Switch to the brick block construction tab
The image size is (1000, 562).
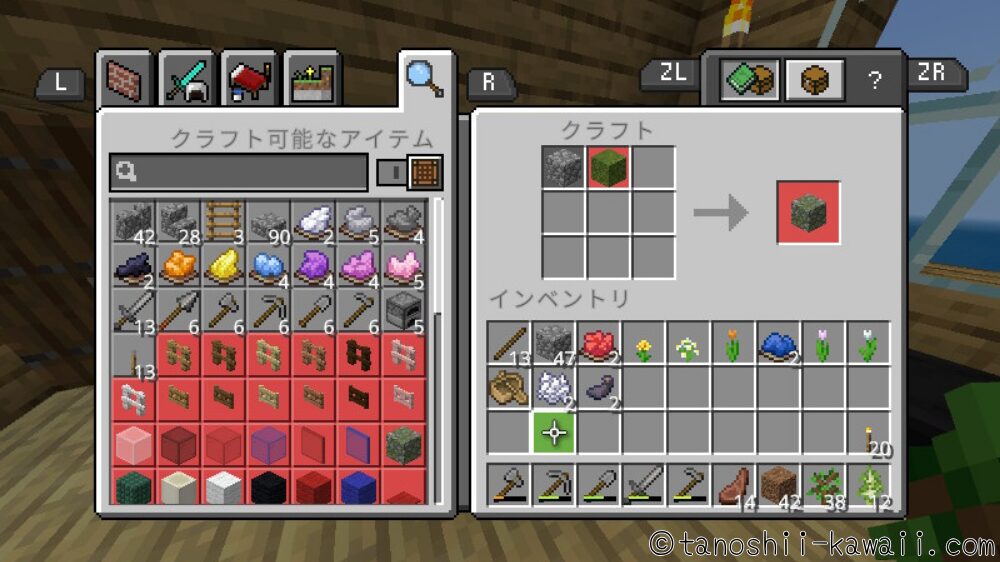(125, 80)
